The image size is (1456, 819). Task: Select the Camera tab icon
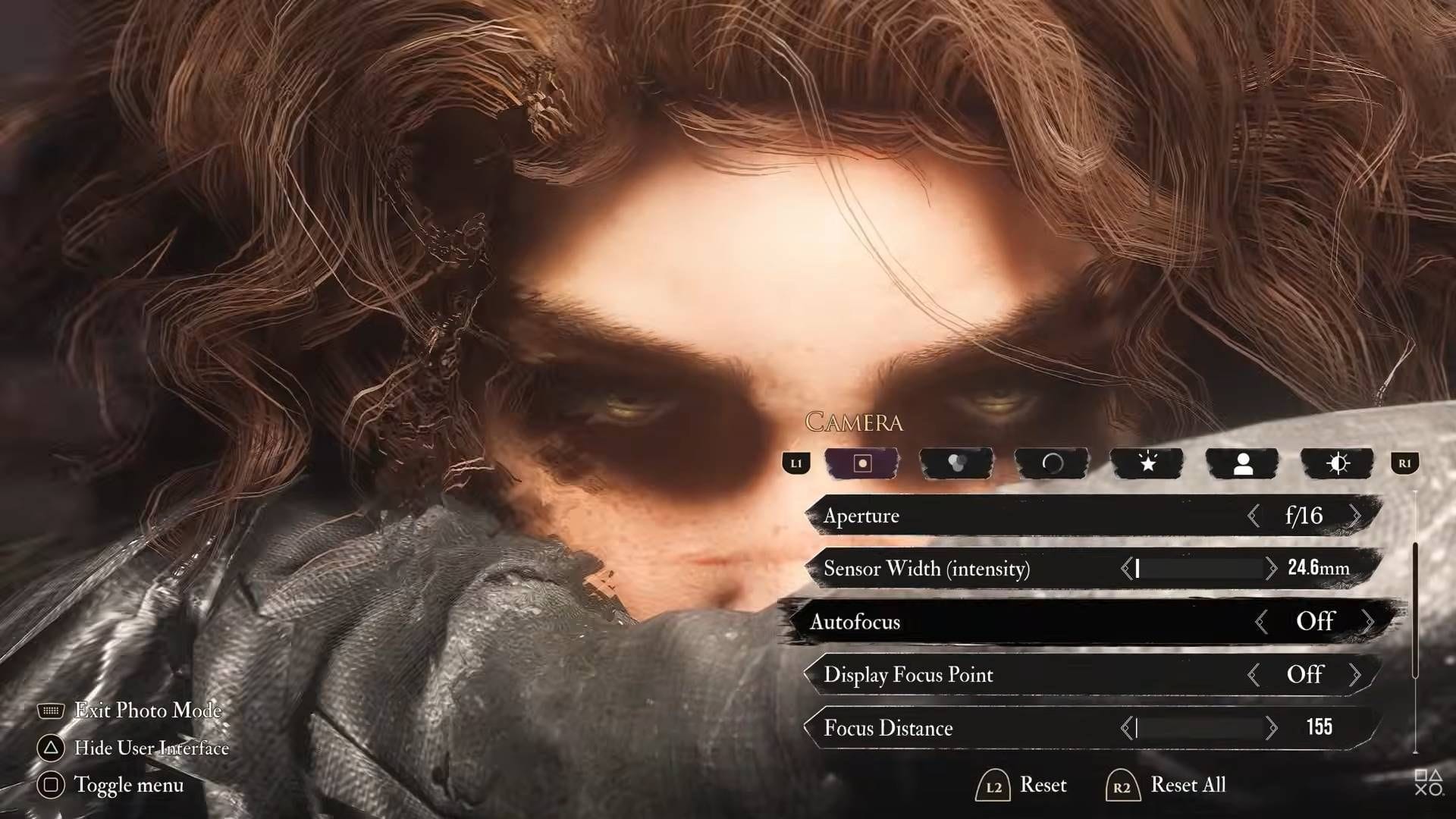861,463
